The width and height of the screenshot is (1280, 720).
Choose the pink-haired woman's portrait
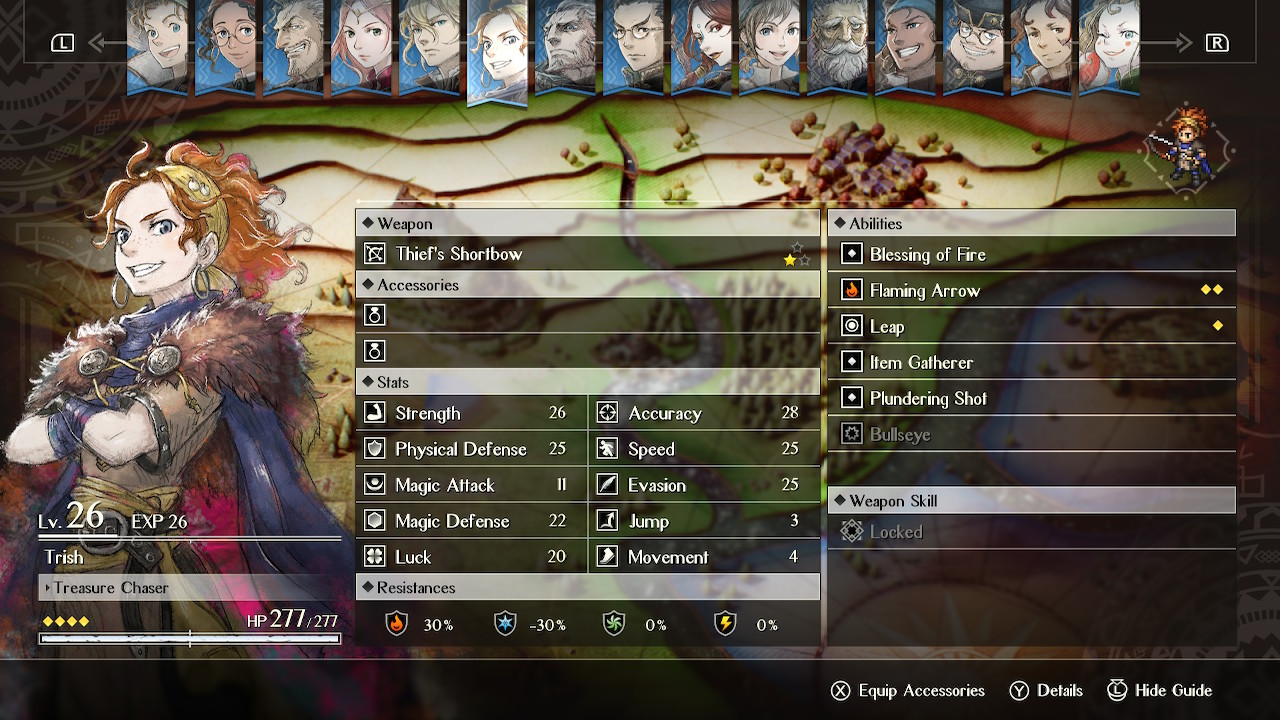[361, 46]
